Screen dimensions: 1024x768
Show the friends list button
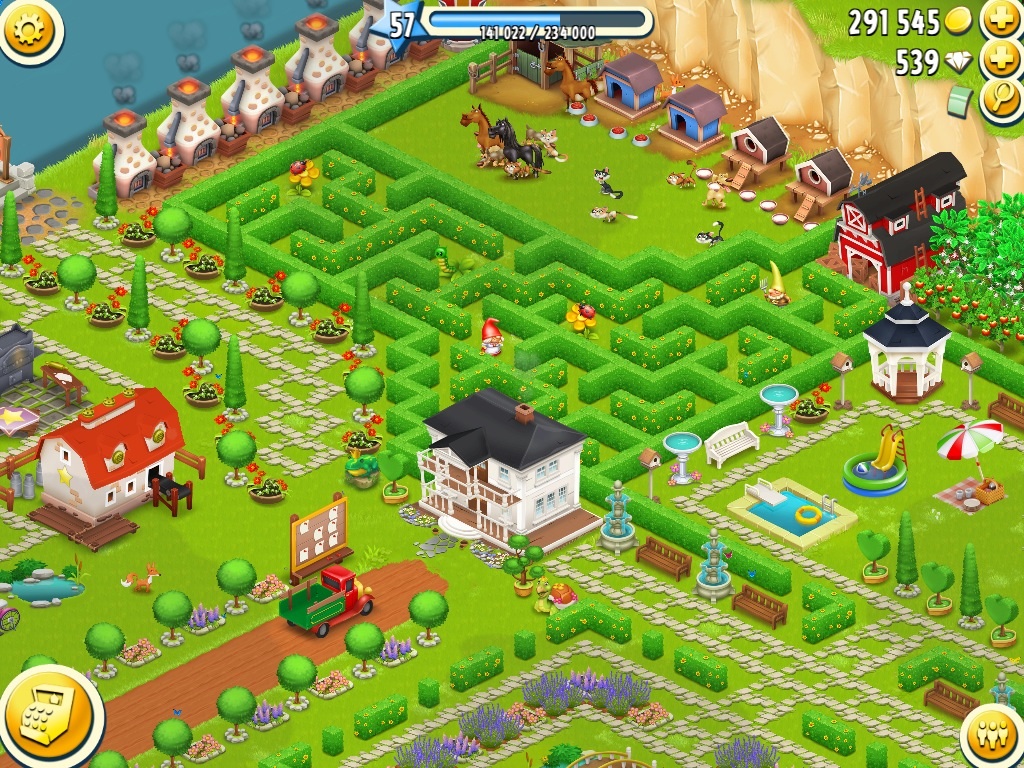[x=993, y=737]
